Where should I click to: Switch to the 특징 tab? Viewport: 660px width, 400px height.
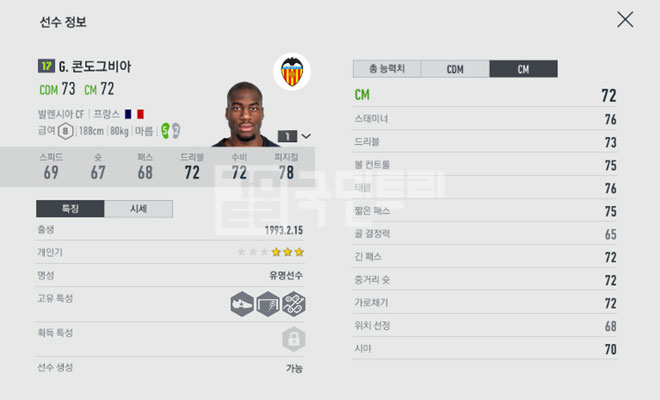click(x=70, y=209)
